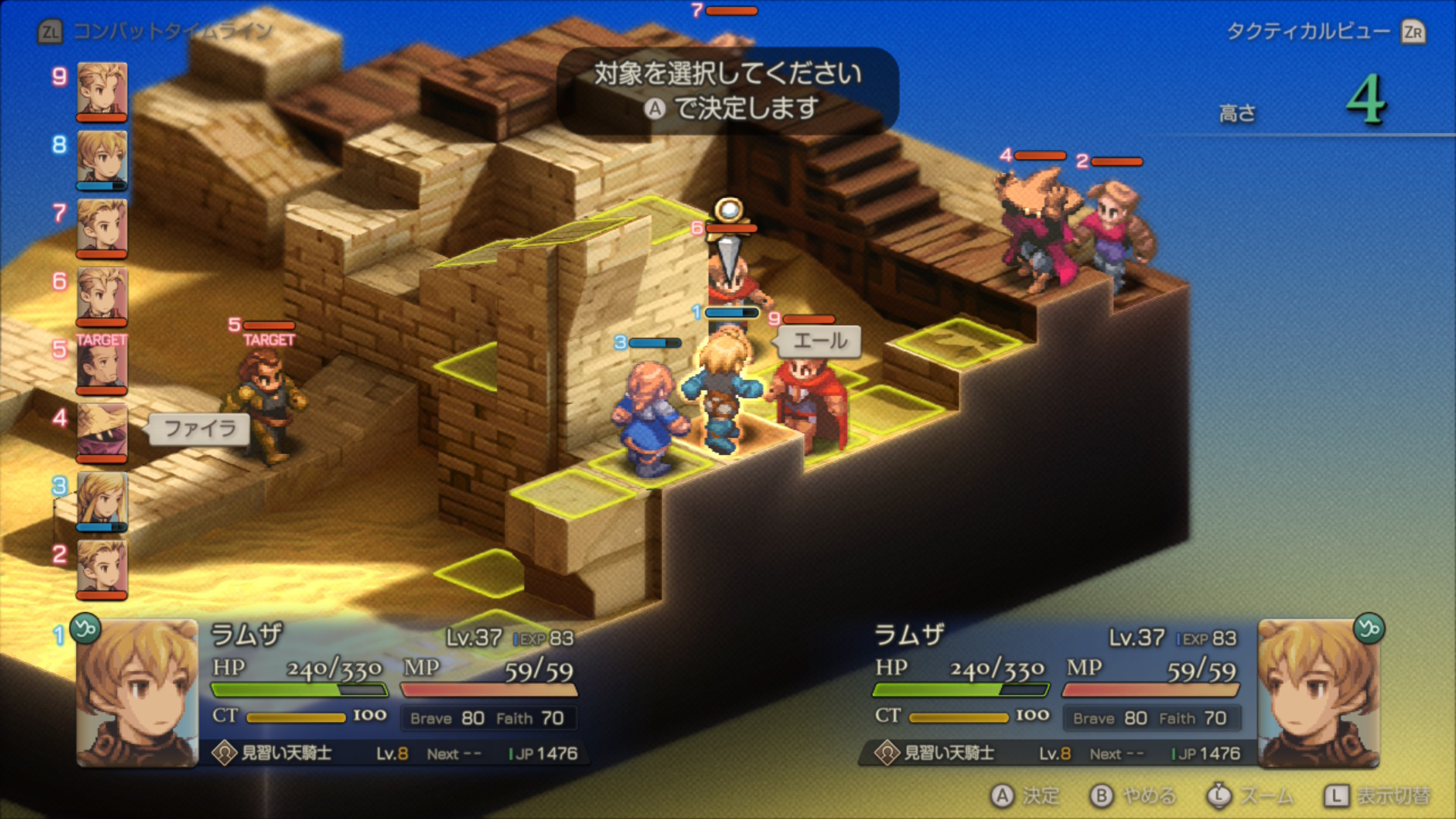Select timeline portrait numbered 9

click(102, 90)
